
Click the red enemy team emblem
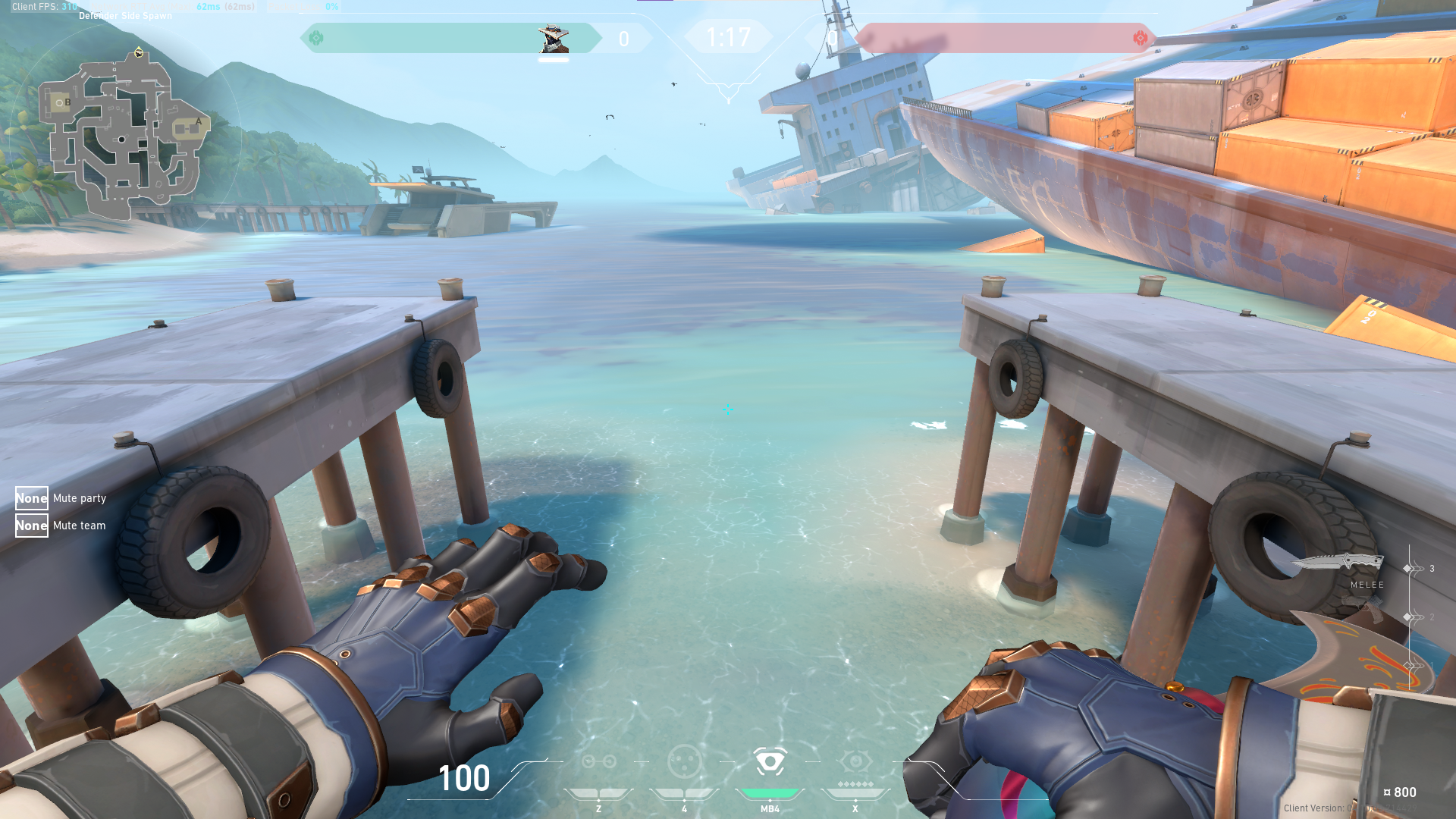[x=1140, y=38]
